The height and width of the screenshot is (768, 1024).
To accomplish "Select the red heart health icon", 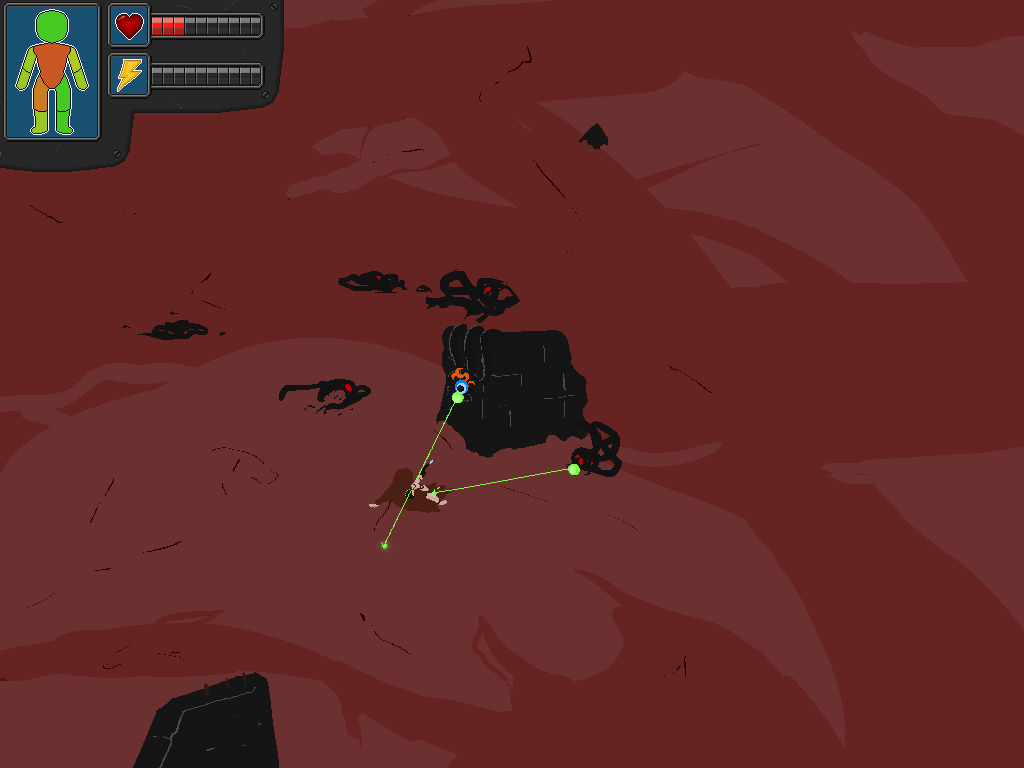I will [129, 25].
